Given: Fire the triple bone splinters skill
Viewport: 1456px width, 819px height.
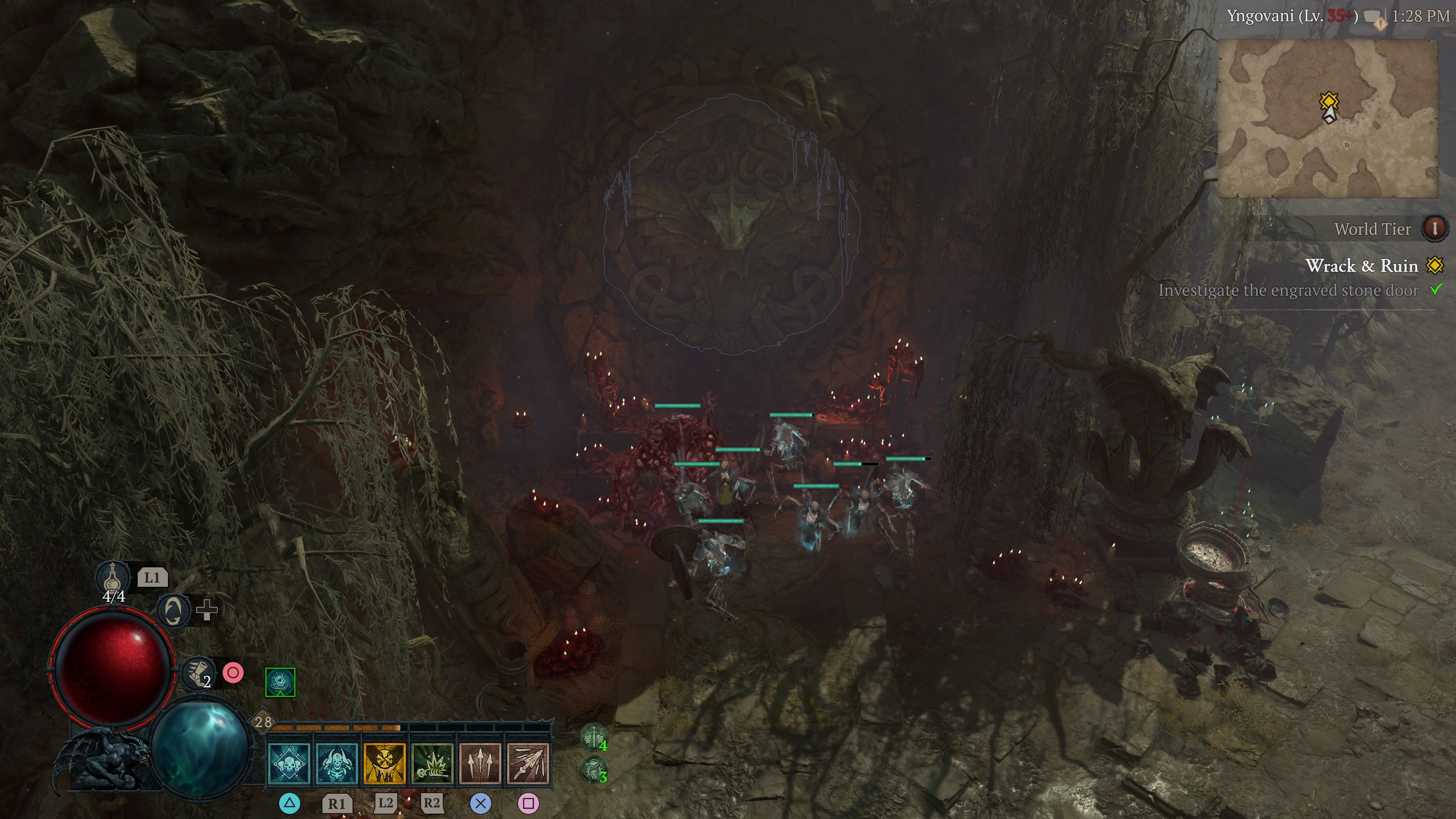Looking at the screenshot, I should tap(480, 764).
